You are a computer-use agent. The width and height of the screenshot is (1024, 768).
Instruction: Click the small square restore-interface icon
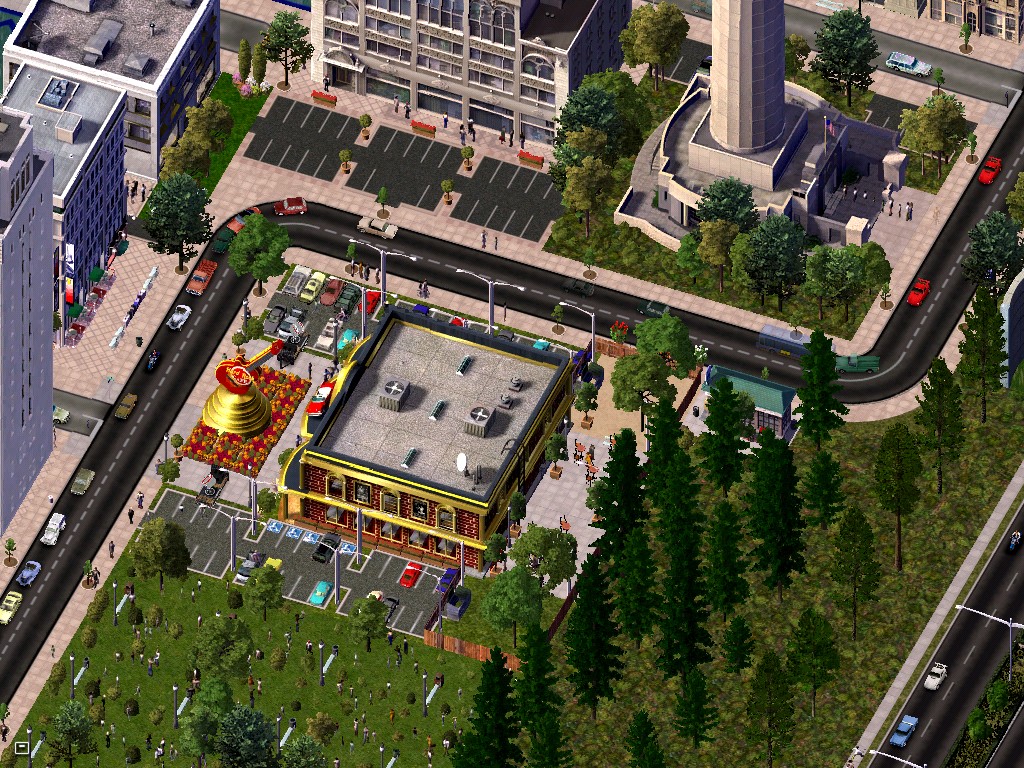21,747
